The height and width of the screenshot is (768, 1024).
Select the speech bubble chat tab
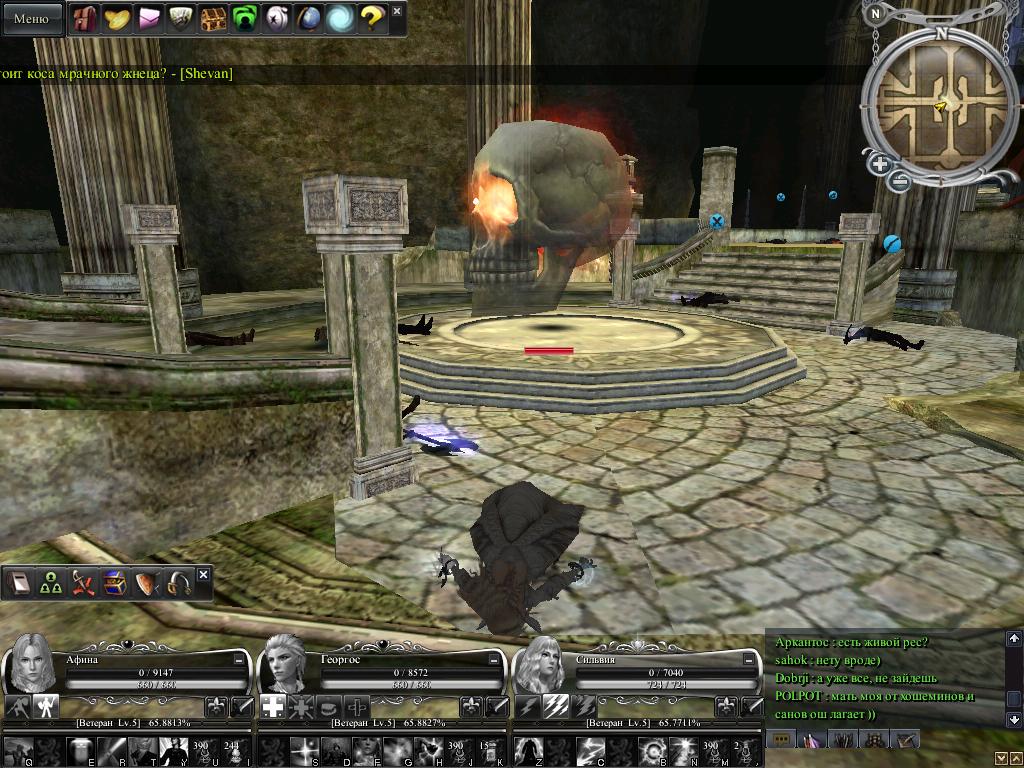780,739
